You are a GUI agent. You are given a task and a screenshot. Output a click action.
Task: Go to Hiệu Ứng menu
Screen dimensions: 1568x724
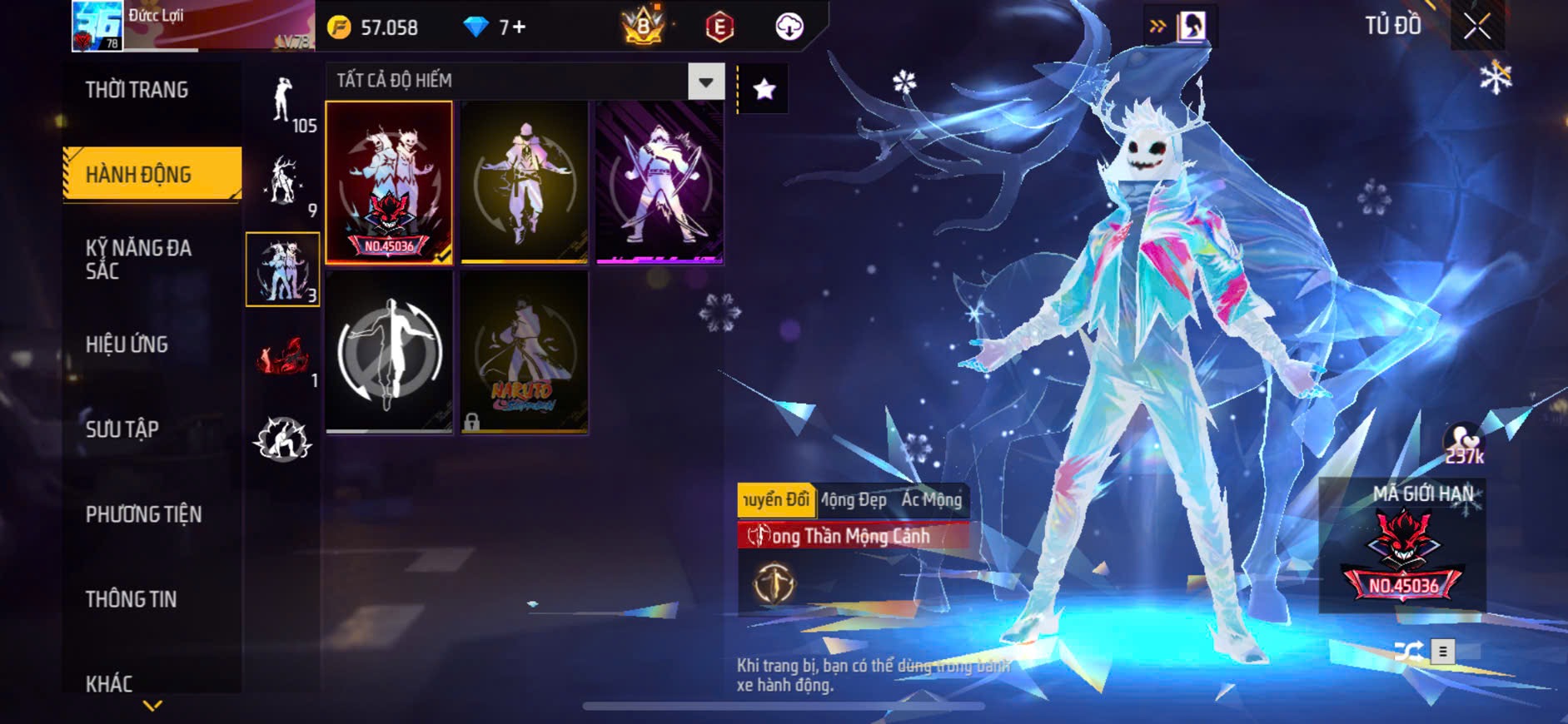127,345
